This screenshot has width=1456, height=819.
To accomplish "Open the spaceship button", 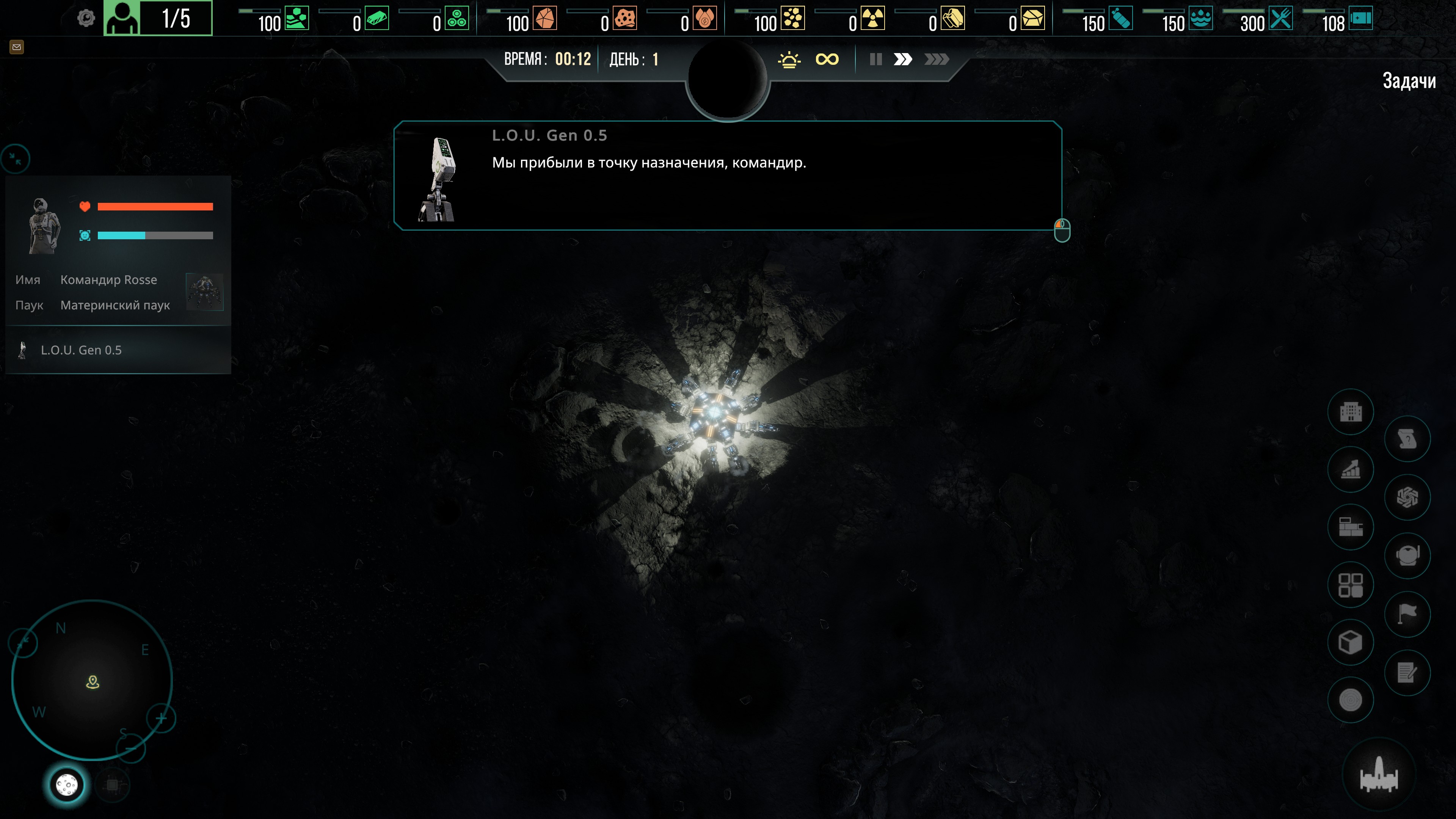I will tap(1379, 775).
